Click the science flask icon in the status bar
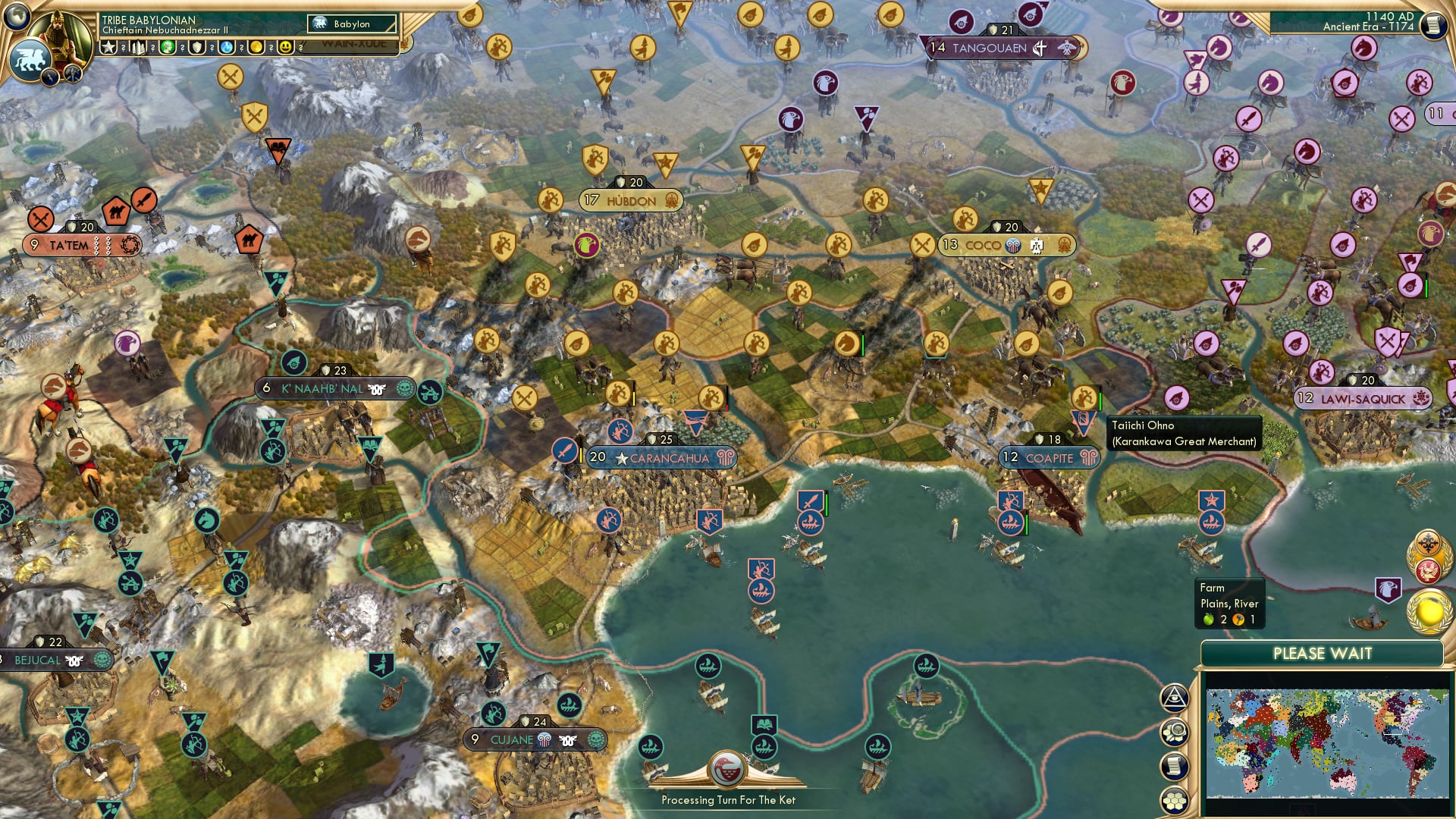This screenshot has width=1456, height=819. click(x=227, y=47)
